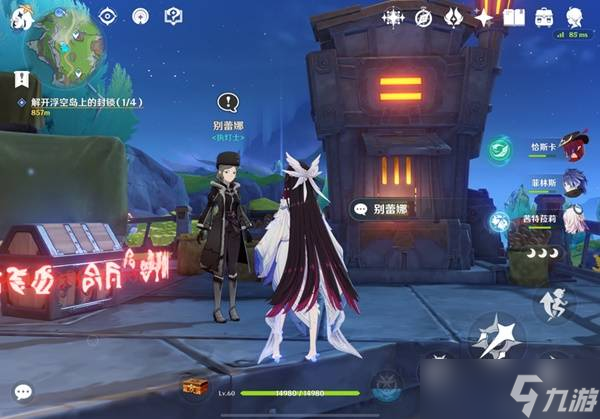The width and height of the screenshot is (600, 419).
Task: Open the character profile head icon
Action: click(x=574, y=16)
